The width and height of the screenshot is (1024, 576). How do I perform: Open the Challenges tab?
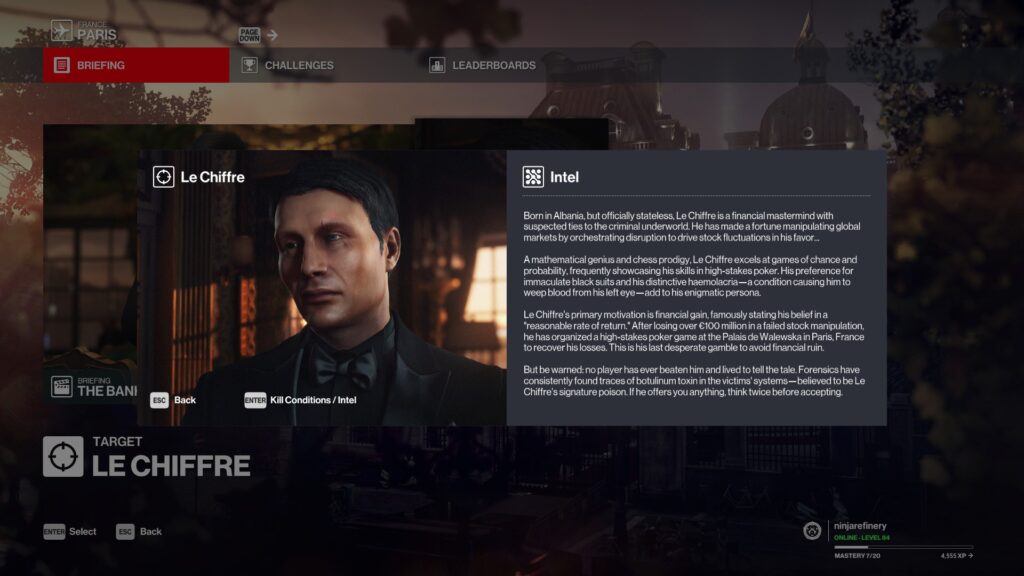pyautogui.click(x=299, y=65)
